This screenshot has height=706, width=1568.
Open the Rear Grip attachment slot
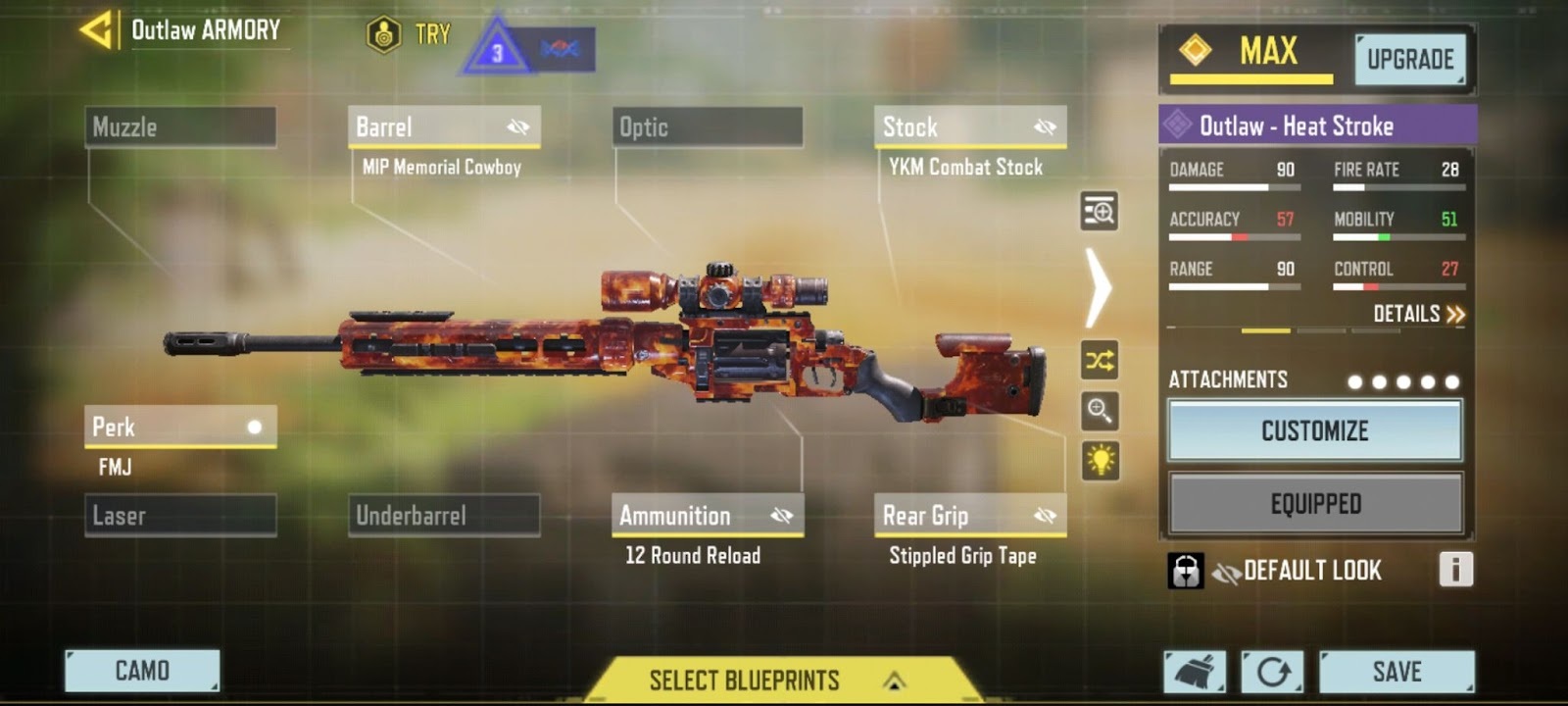[x=969, y=516]
